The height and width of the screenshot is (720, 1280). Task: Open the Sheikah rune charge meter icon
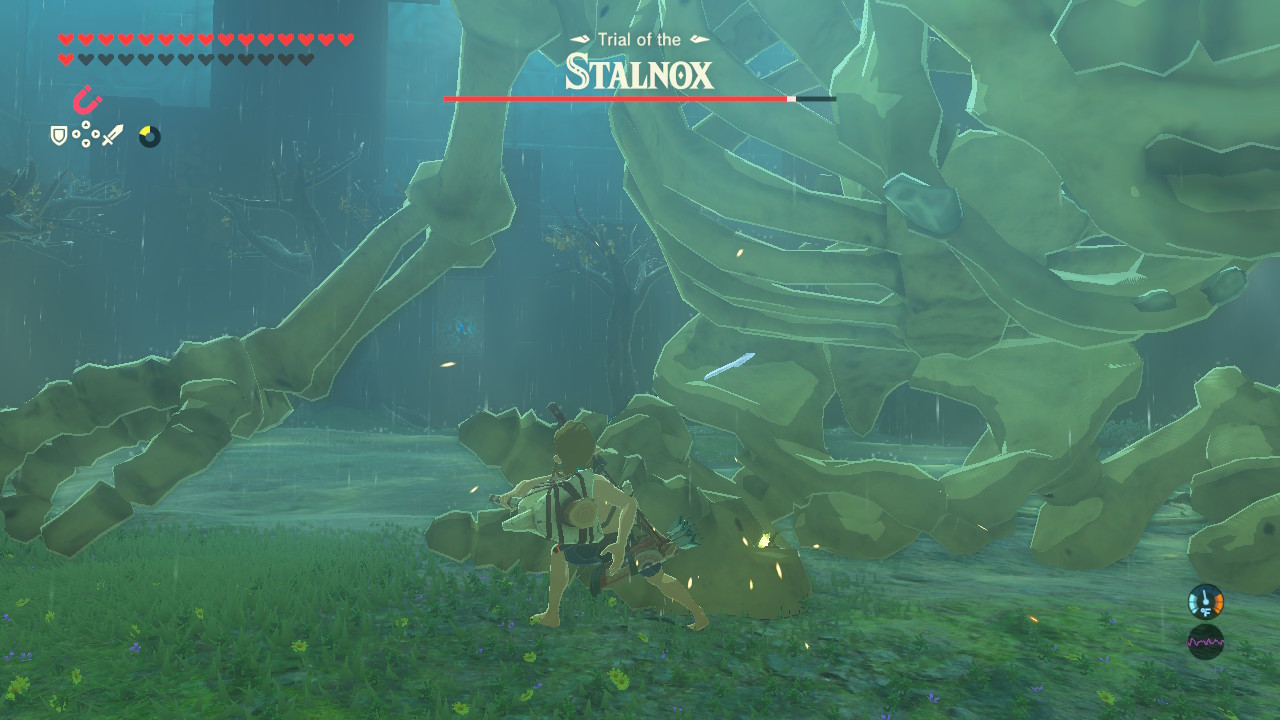pyautogui.click(x=149, y=136)
